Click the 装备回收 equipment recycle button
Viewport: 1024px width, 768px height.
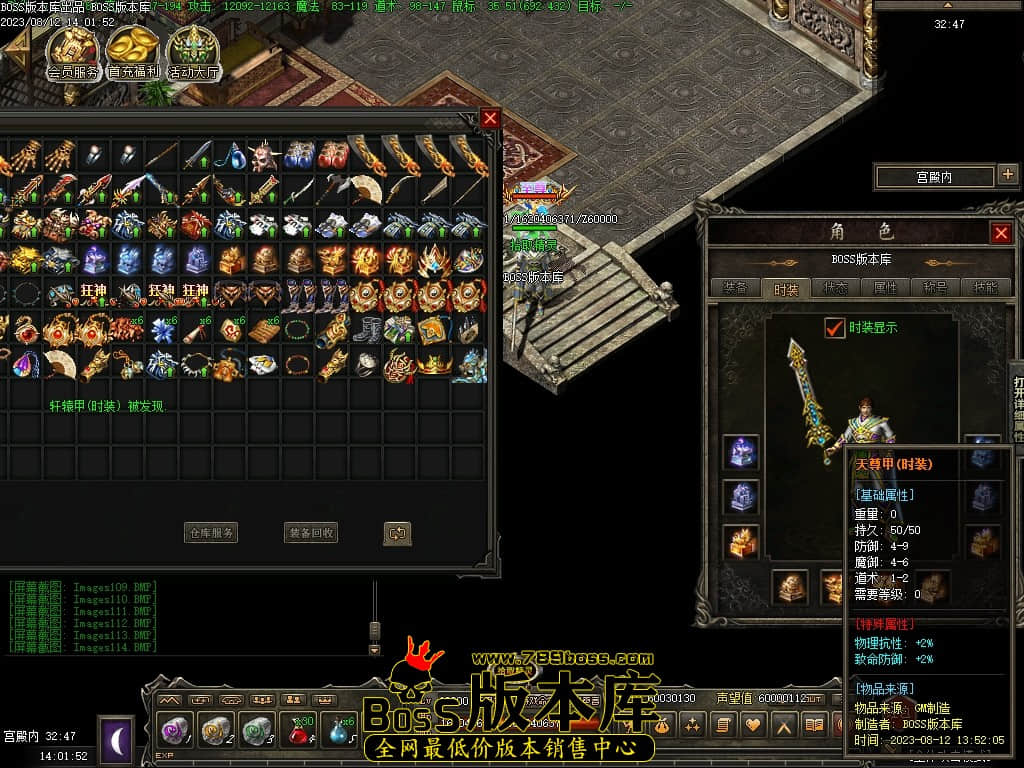pyautogui.click(x=312, y=533)
